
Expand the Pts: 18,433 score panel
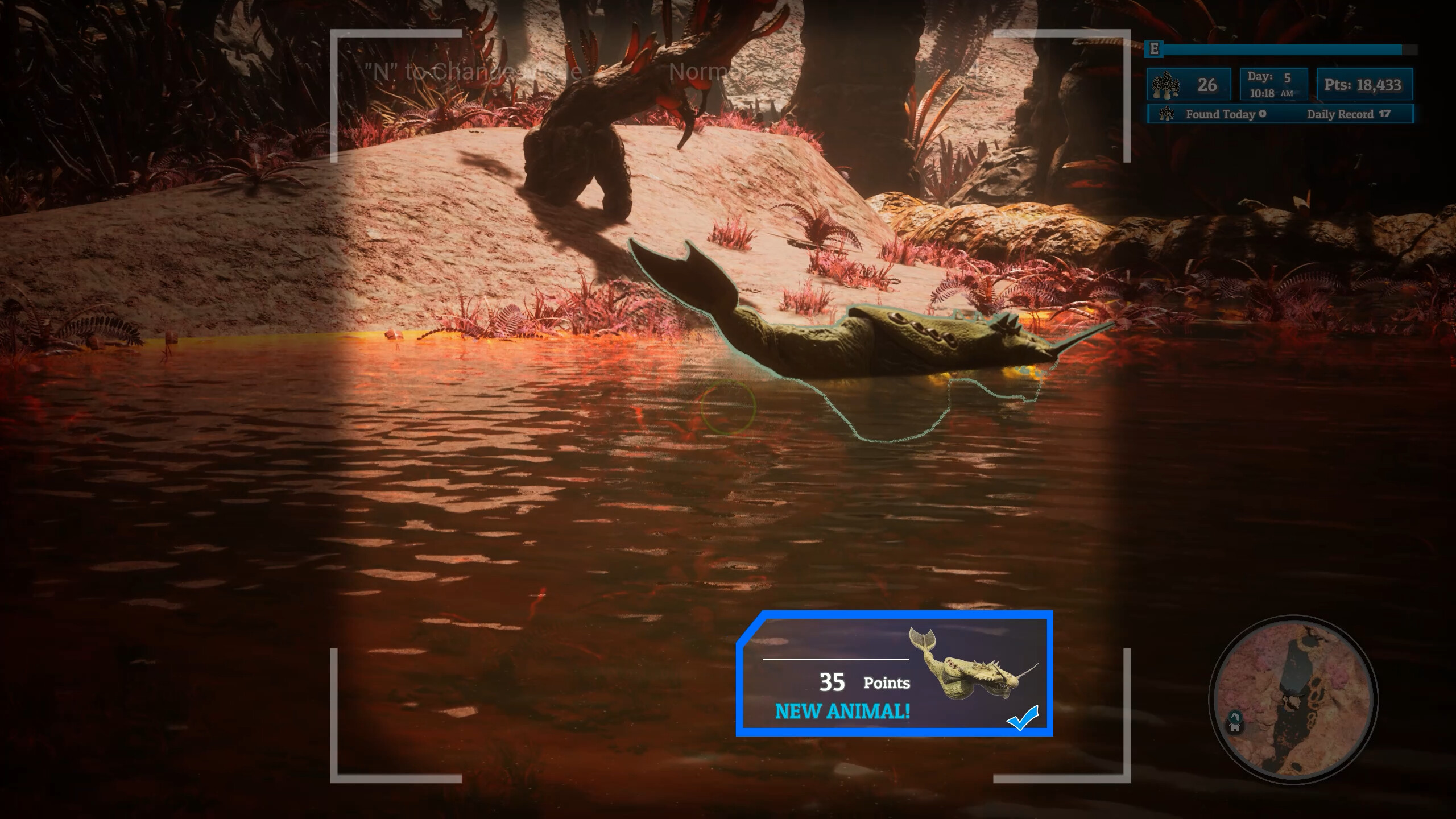1364,84
